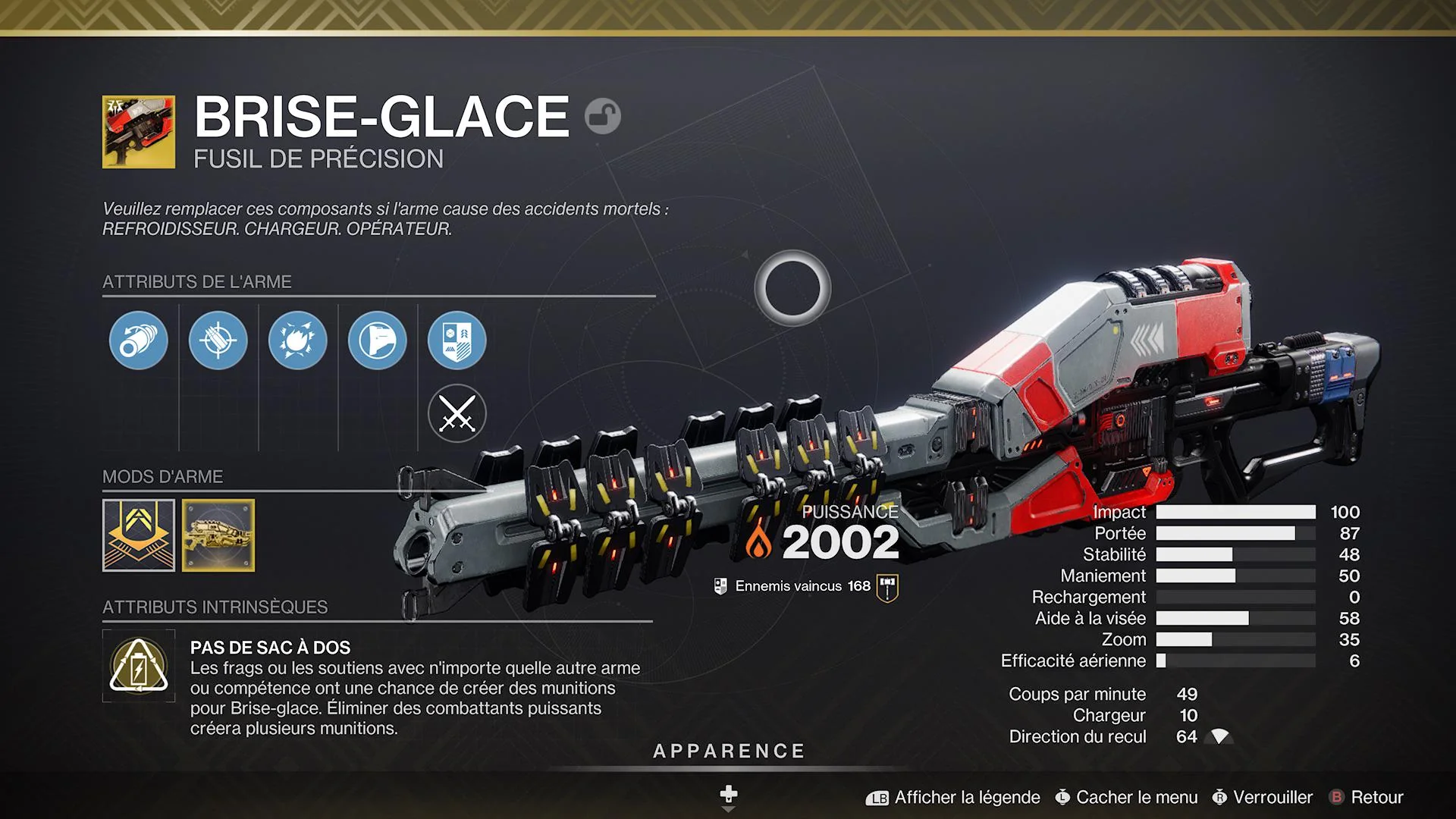Select the barrel perk icon
This screenshot has width=1456, height=819.
coord(138,340)
